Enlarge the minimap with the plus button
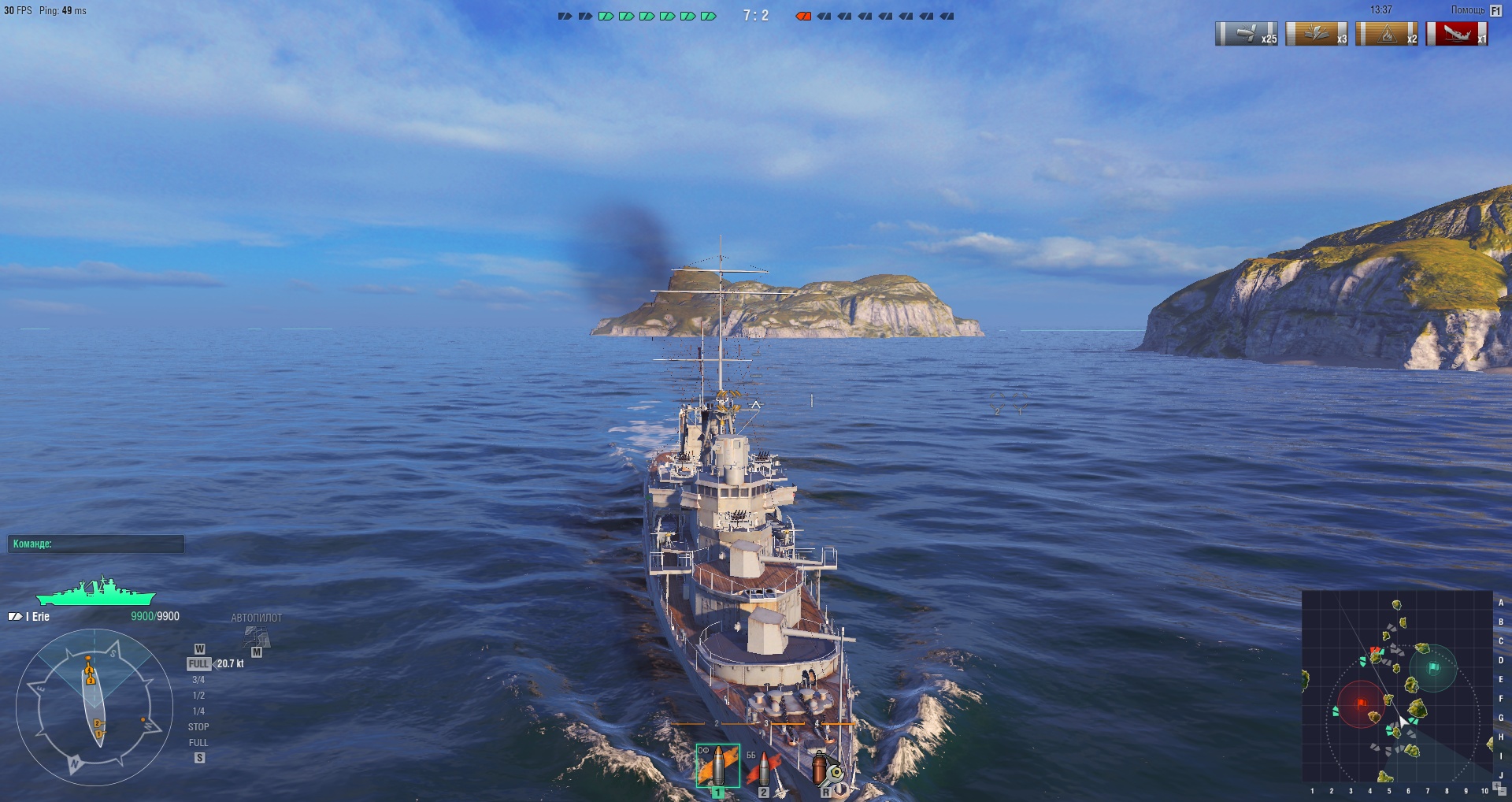Screen dimensions: 1512x802 tap(1496, 786)
